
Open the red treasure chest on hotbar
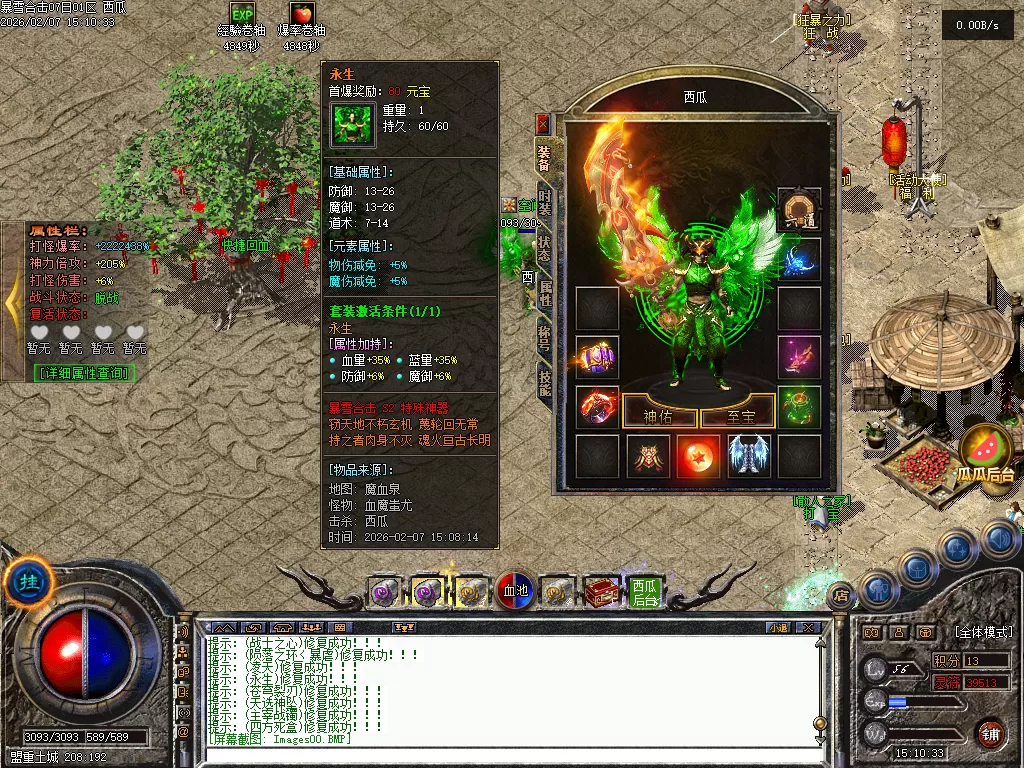tap(602, 592)
